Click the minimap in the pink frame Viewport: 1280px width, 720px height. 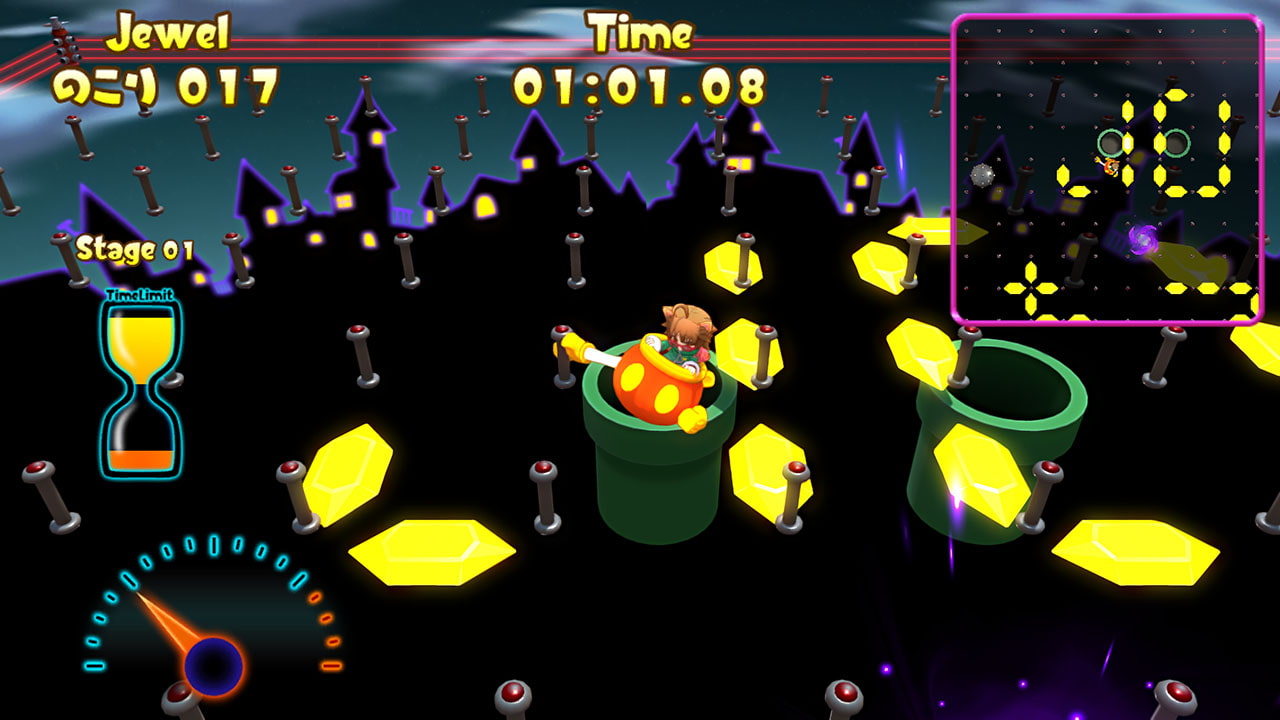click(x=1107, y=169)
